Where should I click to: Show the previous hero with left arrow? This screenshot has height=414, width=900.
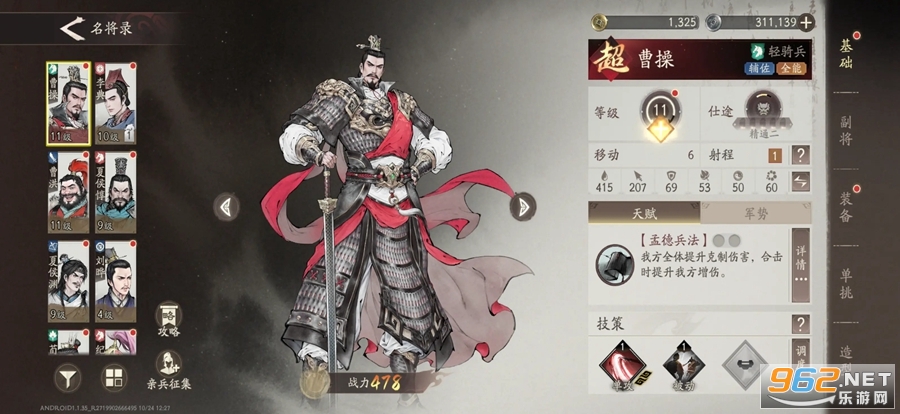(x=228, y=206)
